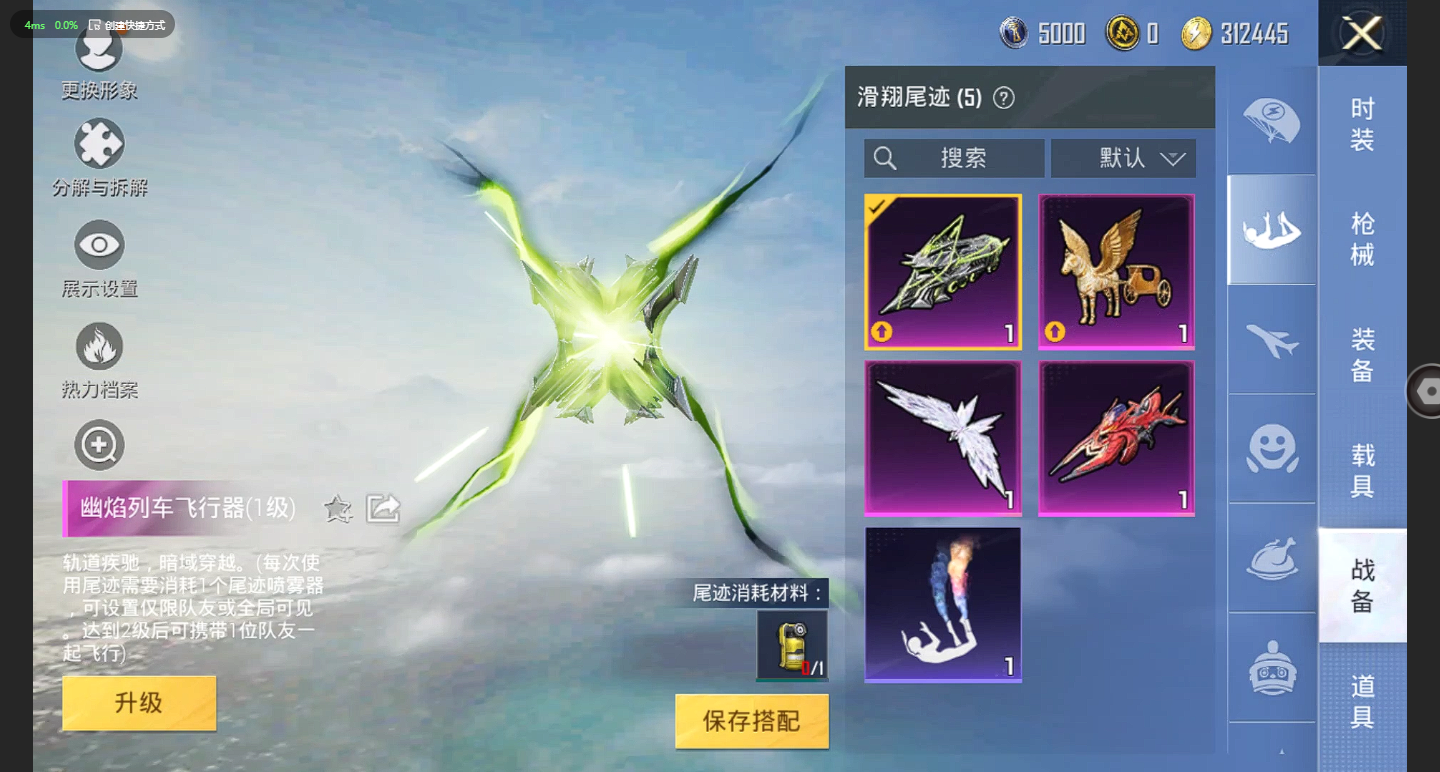Favorite the item with the star icon

[x=338, y=509]
